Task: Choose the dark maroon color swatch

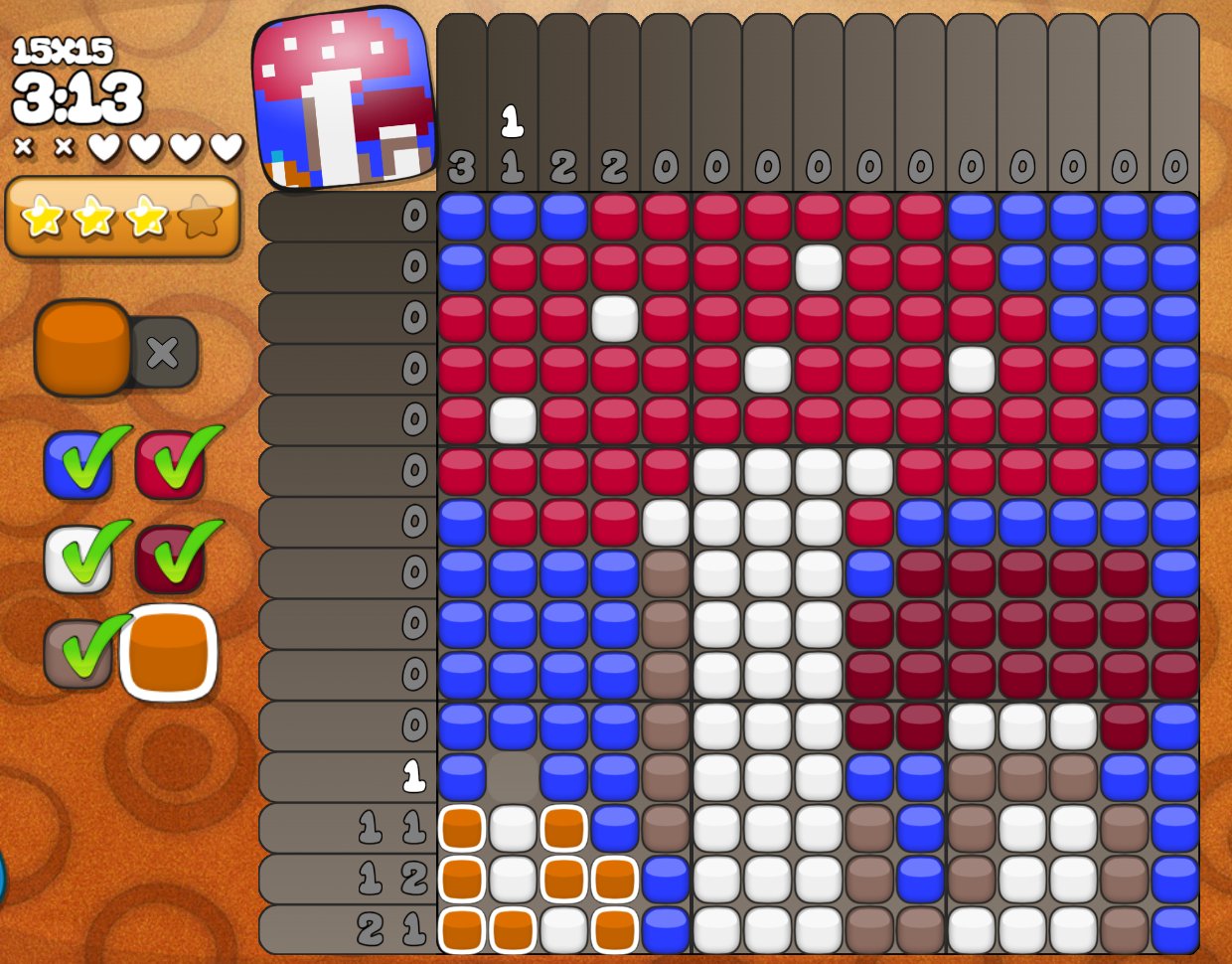Action: (168, 558)
